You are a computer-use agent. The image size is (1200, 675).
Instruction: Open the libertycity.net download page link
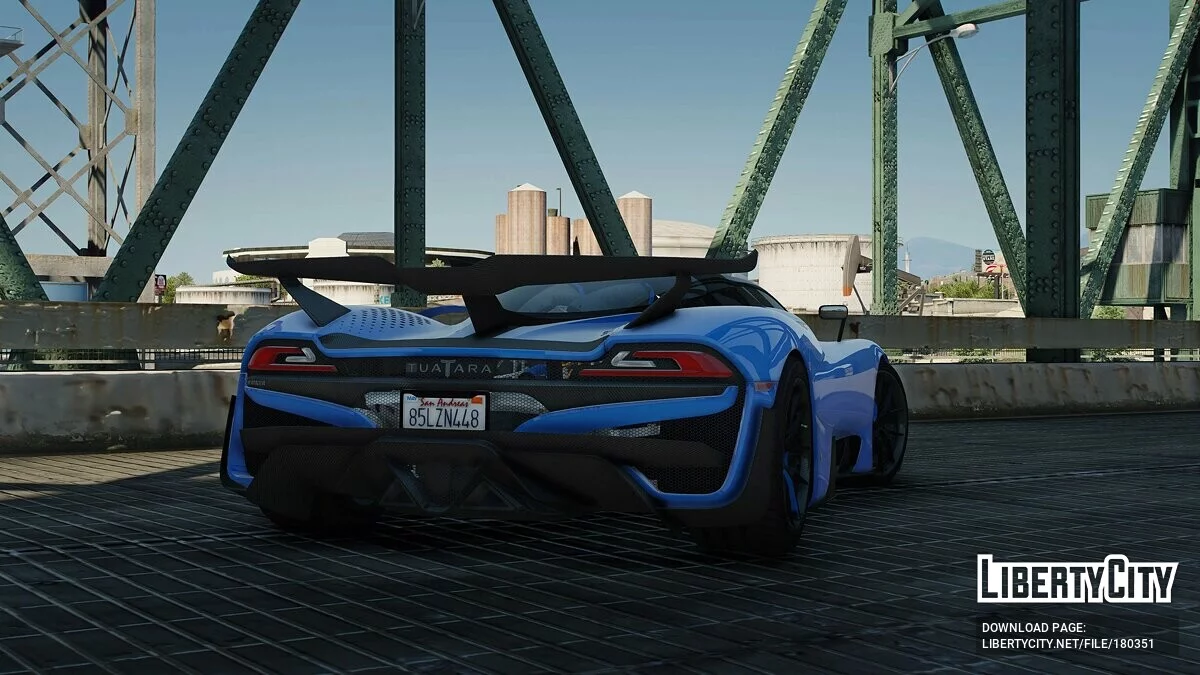point(1067,644)
